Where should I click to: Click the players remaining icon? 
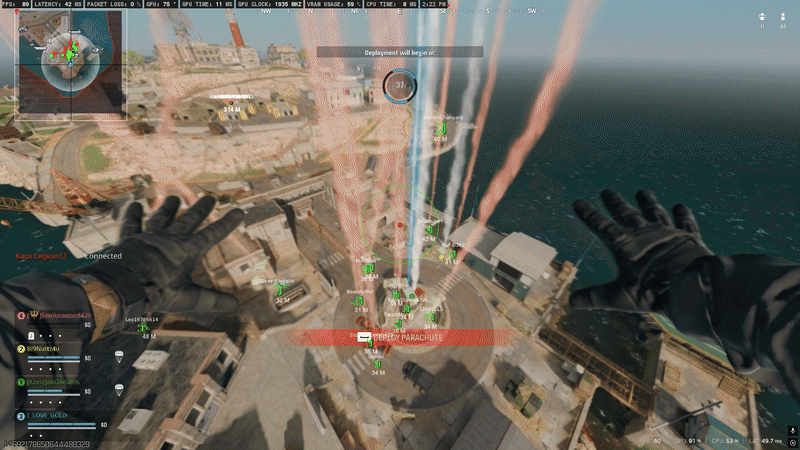[x=781, y=17]
